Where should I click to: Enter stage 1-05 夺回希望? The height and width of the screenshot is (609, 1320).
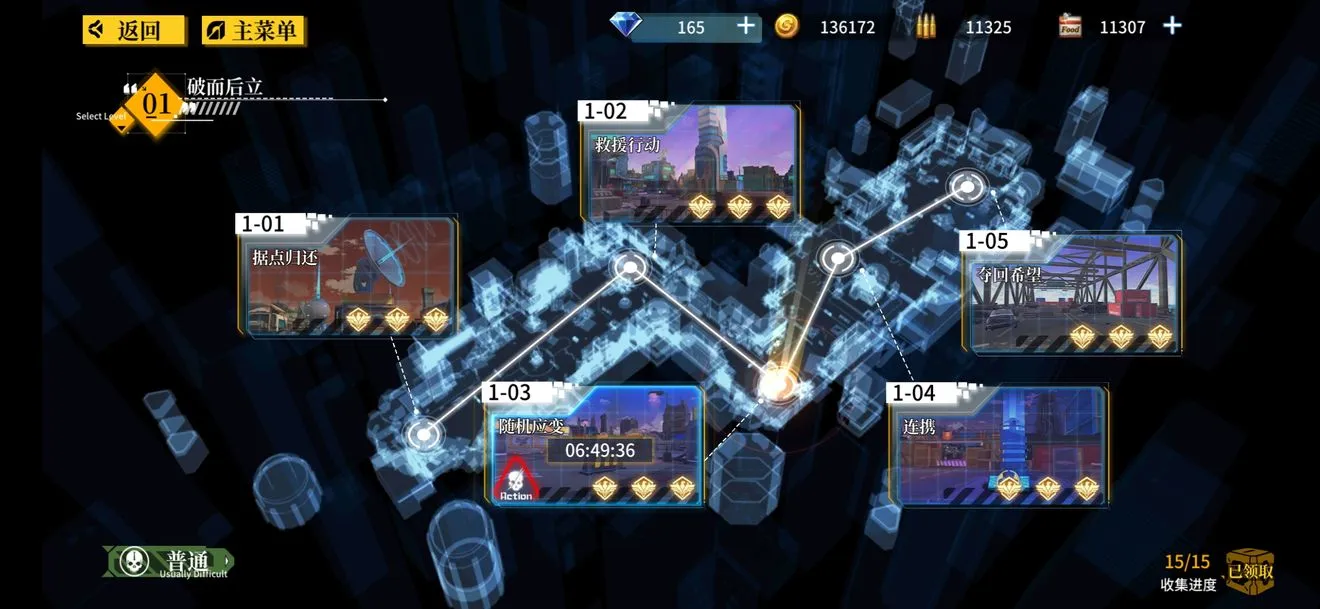click(1073, 292)
